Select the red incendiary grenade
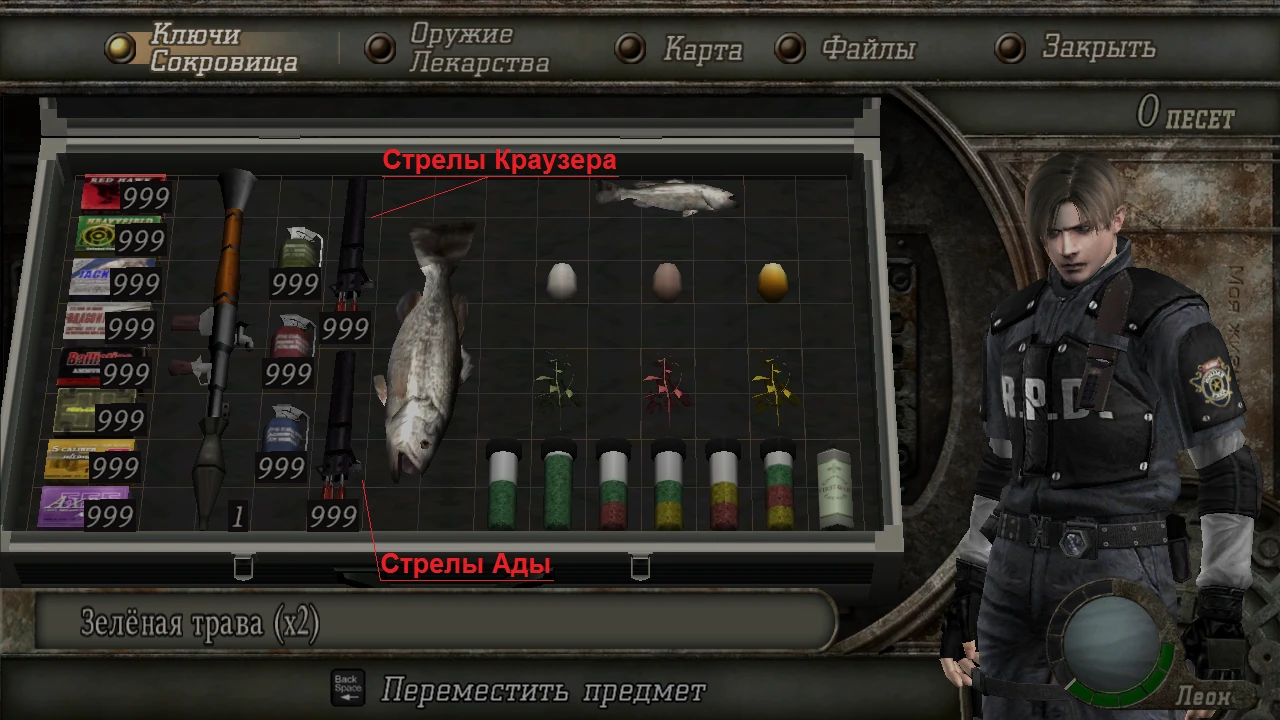 293,340
